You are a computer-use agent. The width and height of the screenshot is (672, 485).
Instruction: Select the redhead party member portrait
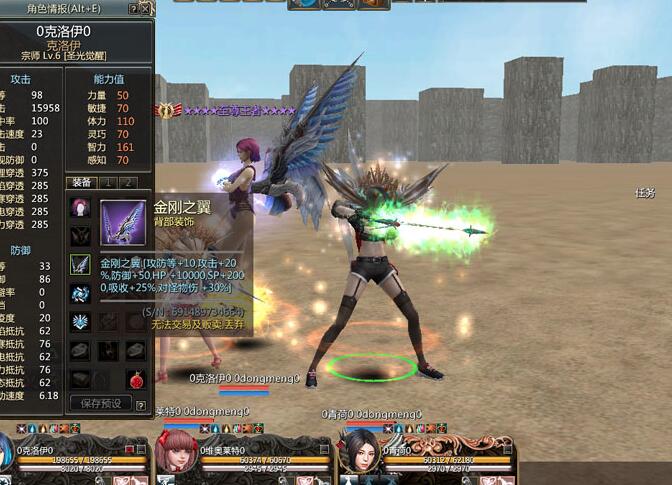pyautogui.click(x=175, y=451)
